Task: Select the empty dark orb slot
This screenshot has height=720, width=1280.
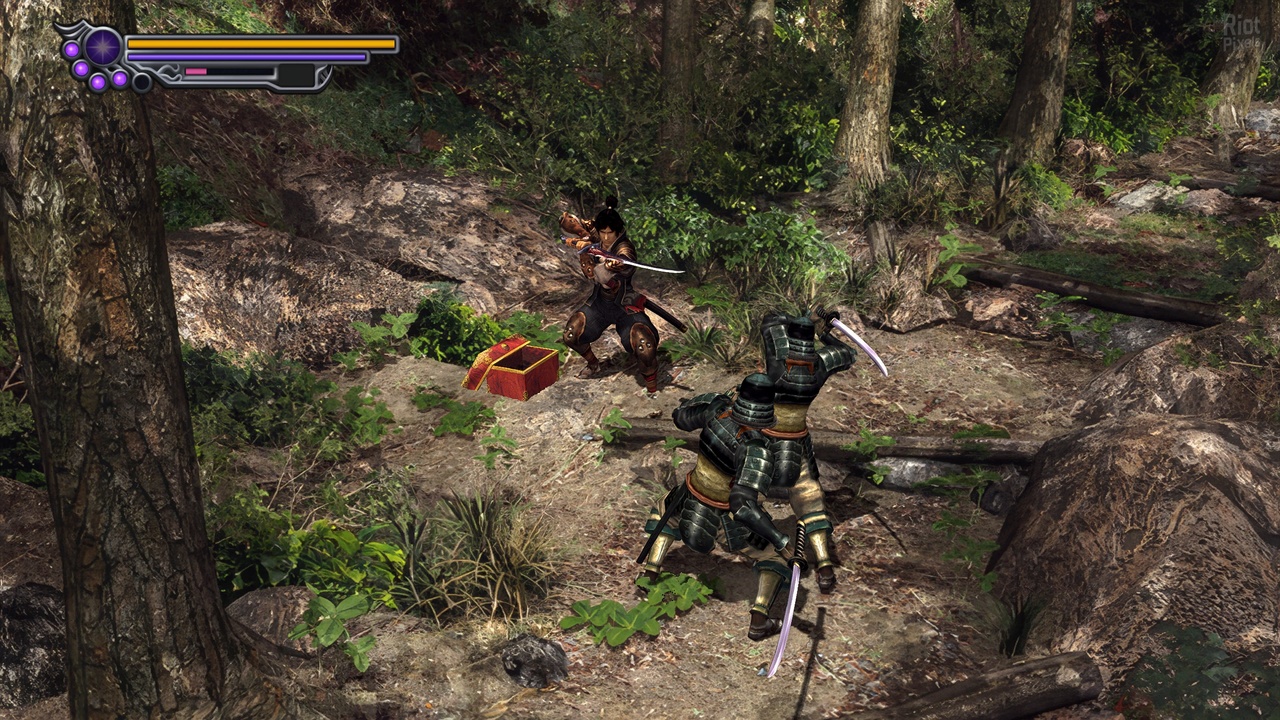Action: (142, 82)
